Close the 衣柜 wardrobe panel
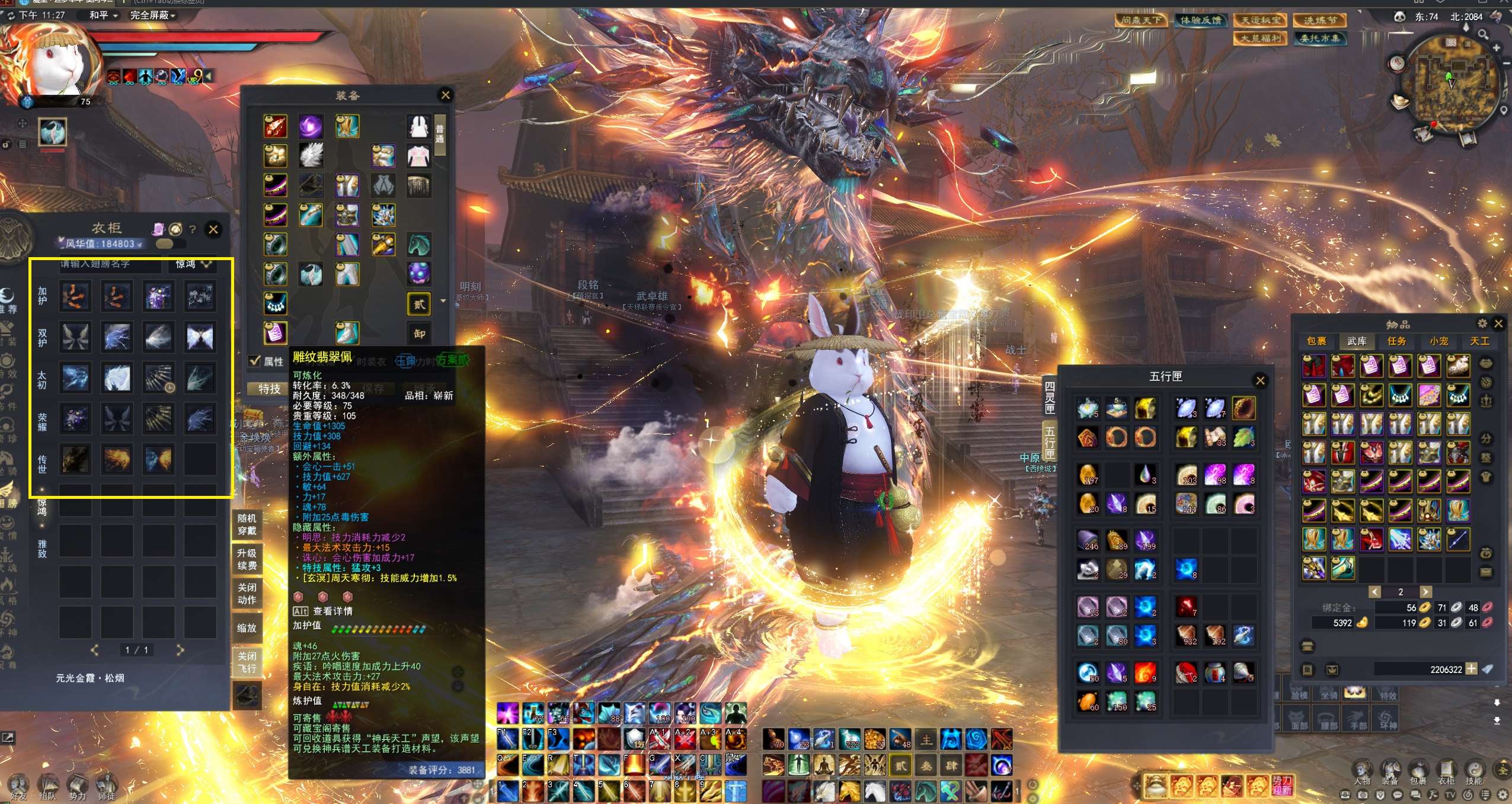Viewport: 1512px width, 804px height. tap(213, 229)
